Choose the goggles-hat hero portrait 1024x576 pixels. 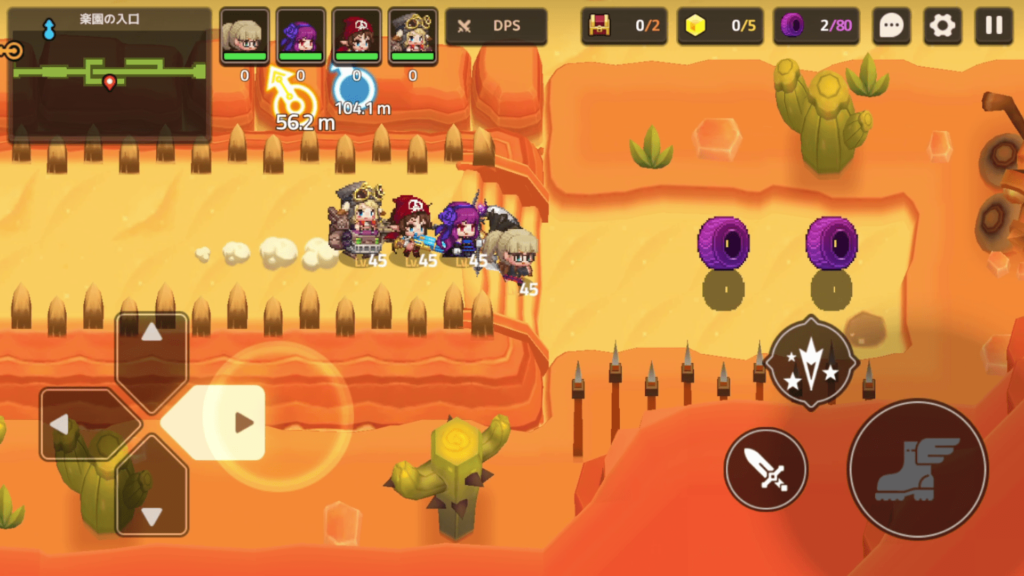[x=412, y=36]
